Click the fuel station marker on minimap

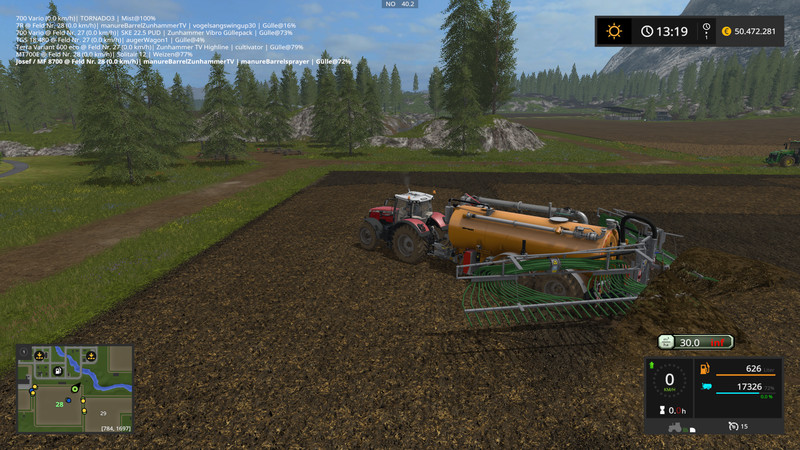(58, 371)
